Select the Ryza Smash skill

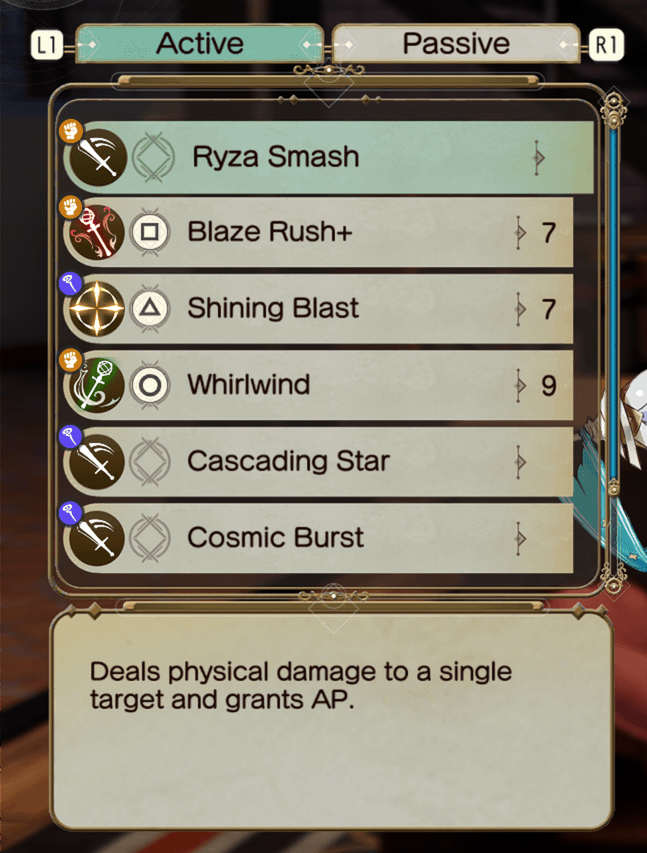point(330,158)
